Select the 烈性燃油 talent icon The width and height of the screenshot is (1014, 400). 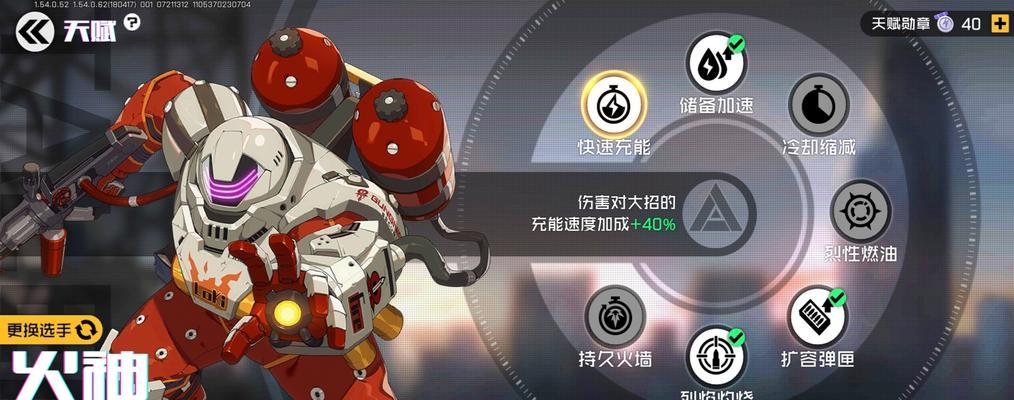pos(860,211)
